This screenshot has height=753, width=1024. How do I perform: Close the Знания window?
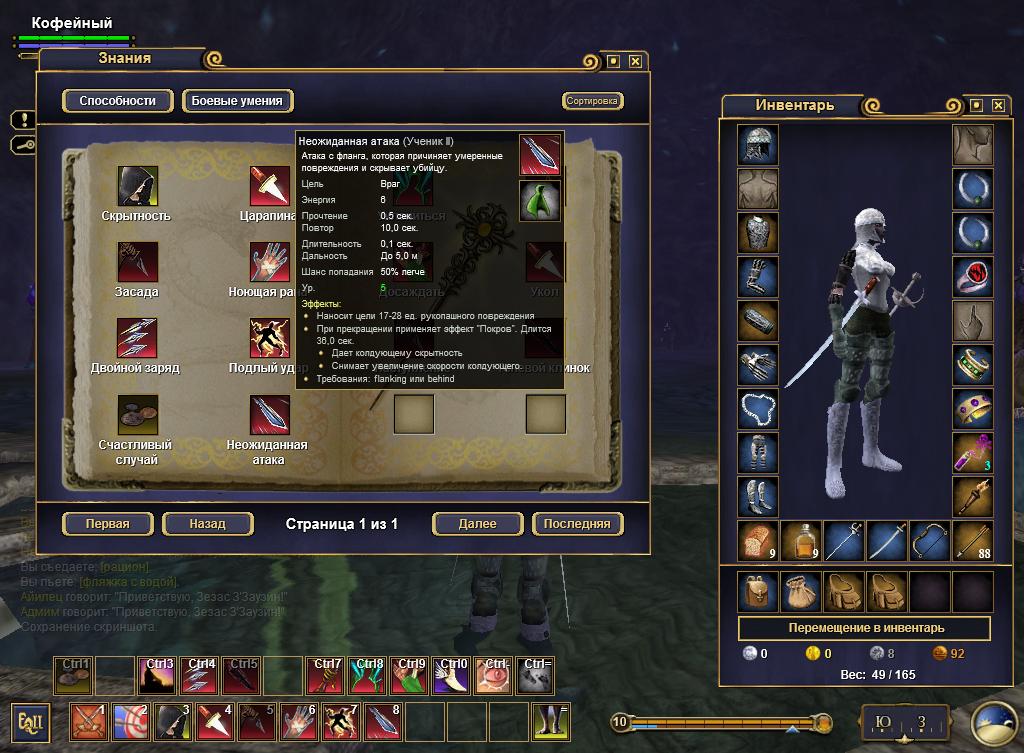pos(635,60)
